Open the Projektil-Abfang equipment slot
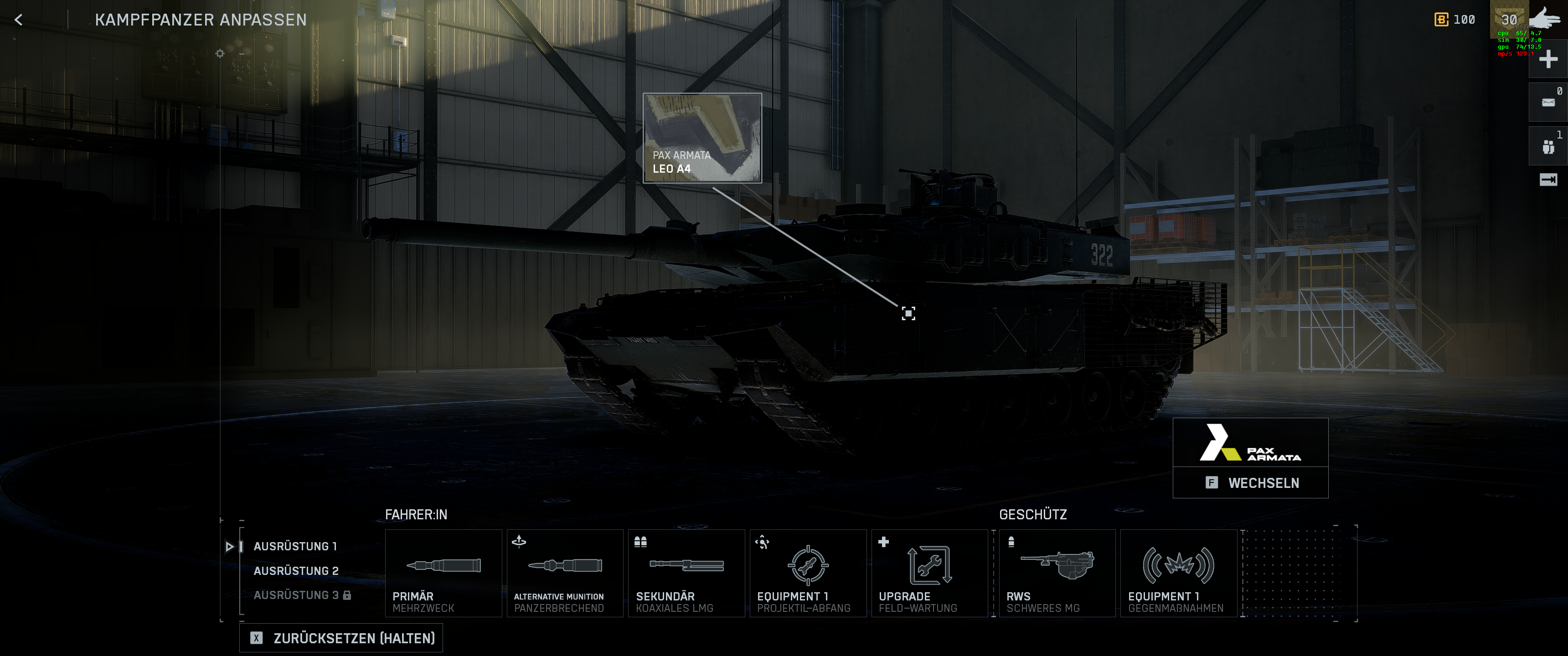The image size is (1568, 656). pos(808,573)
